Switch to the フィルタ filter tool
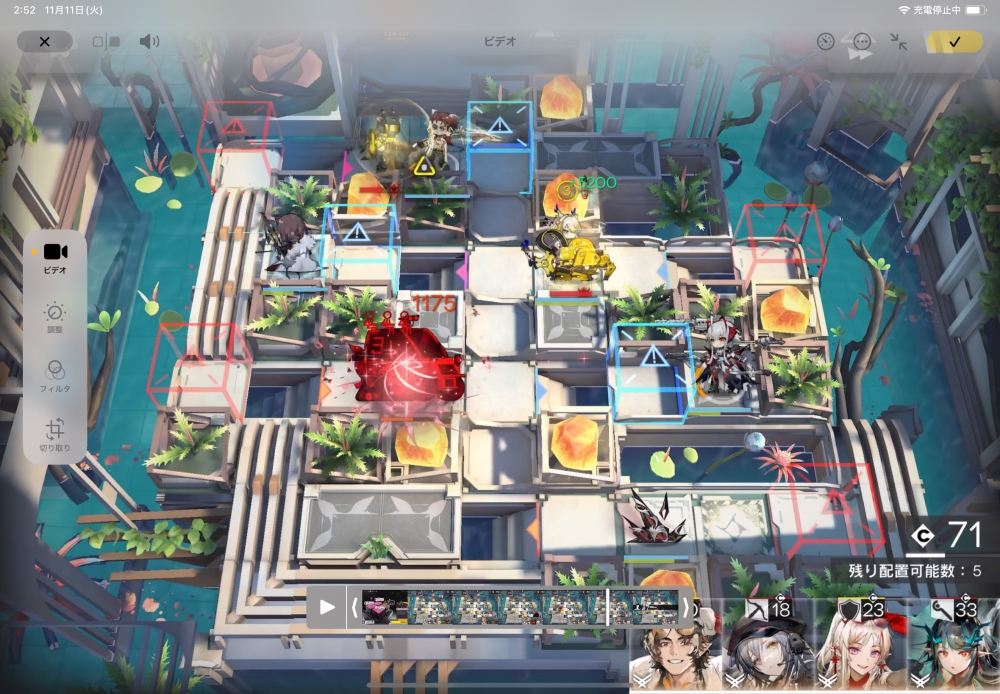 pyautogui.click(x=55, y=374)
